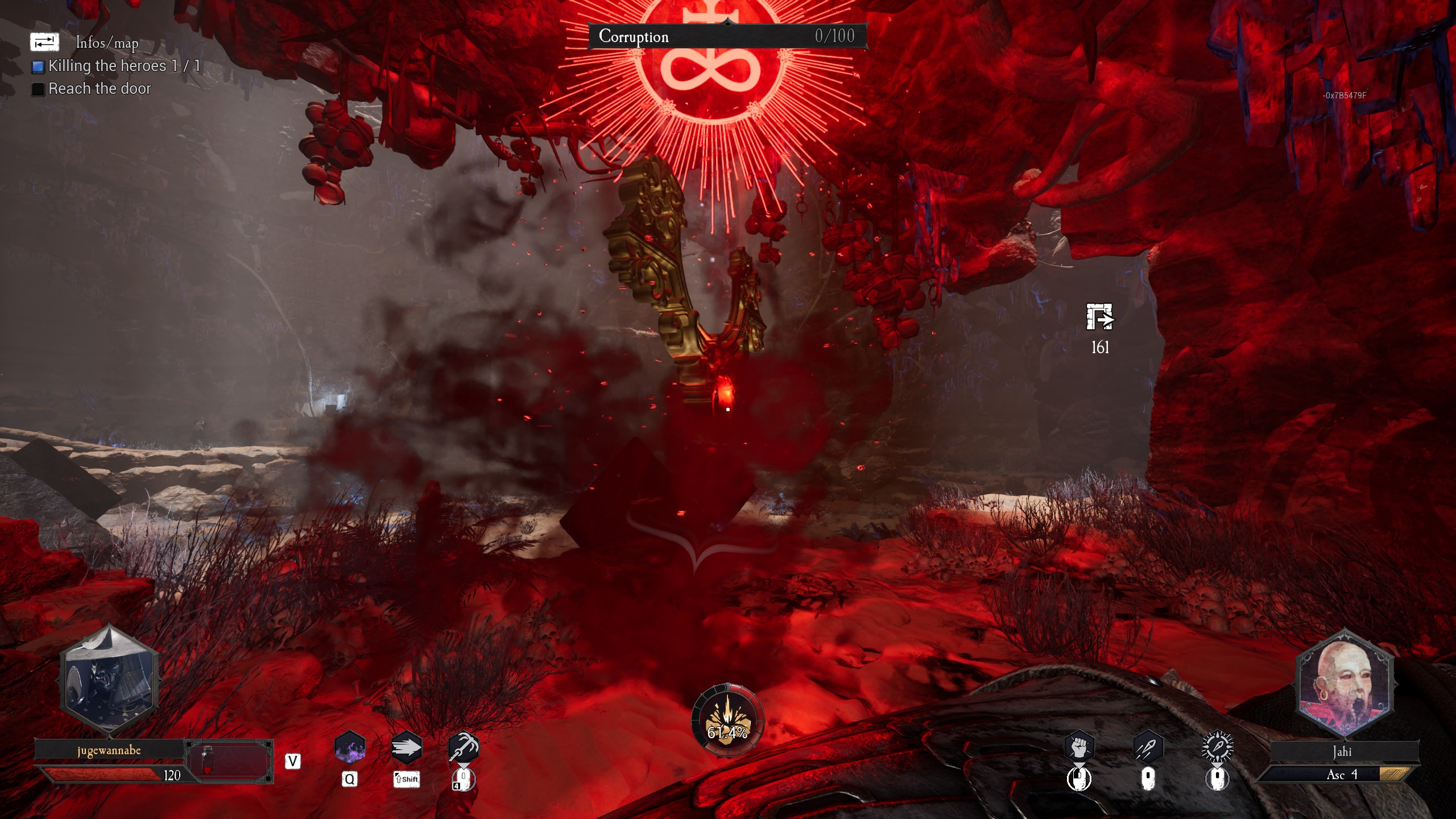Use the grappling hook ability
This screenshot has width=1456, height=819.
[464, 747]
